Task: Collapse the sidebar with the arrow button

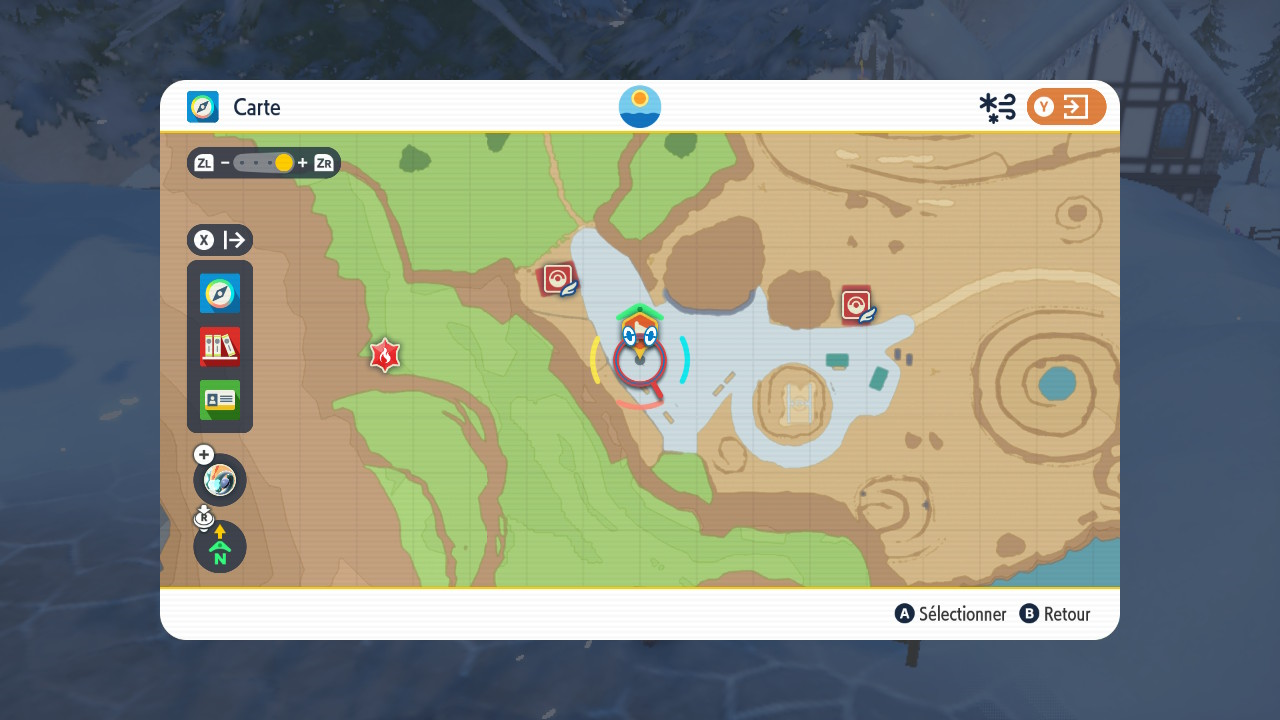Action: click(x=220, y=240)
